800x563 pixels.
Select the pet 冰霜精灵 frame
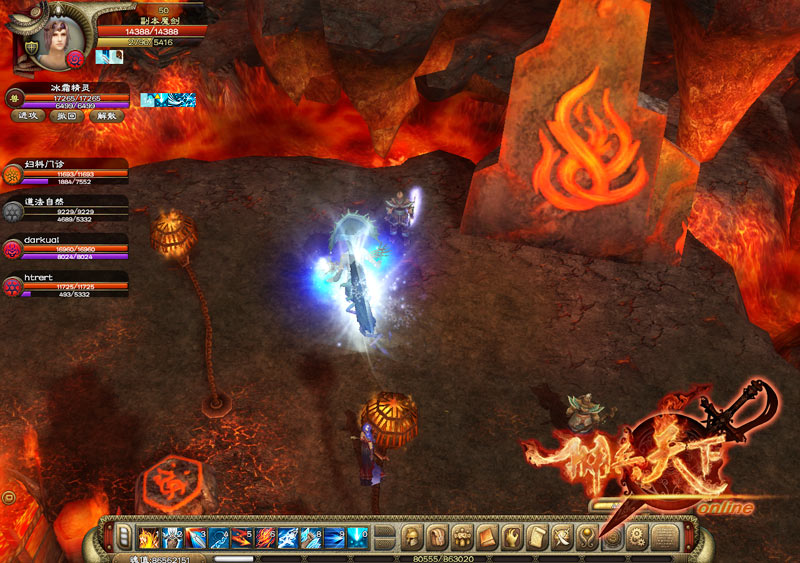[68, 96]
